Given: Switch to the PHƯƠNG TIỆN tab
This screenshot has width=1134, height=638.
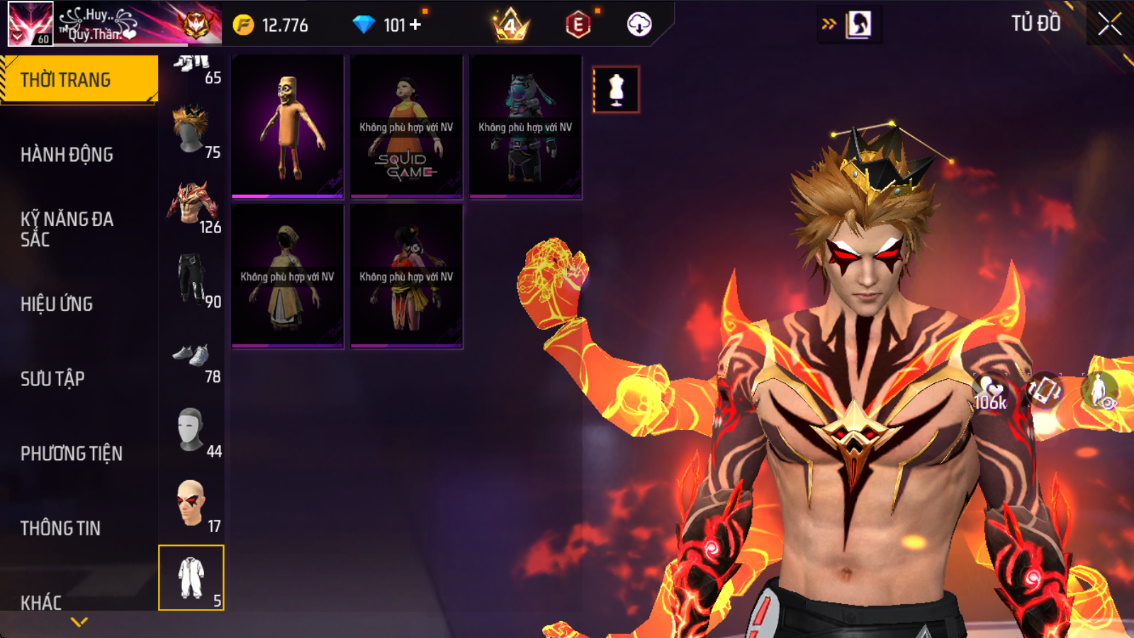Looking at the screenshot, I should point(72,453).
